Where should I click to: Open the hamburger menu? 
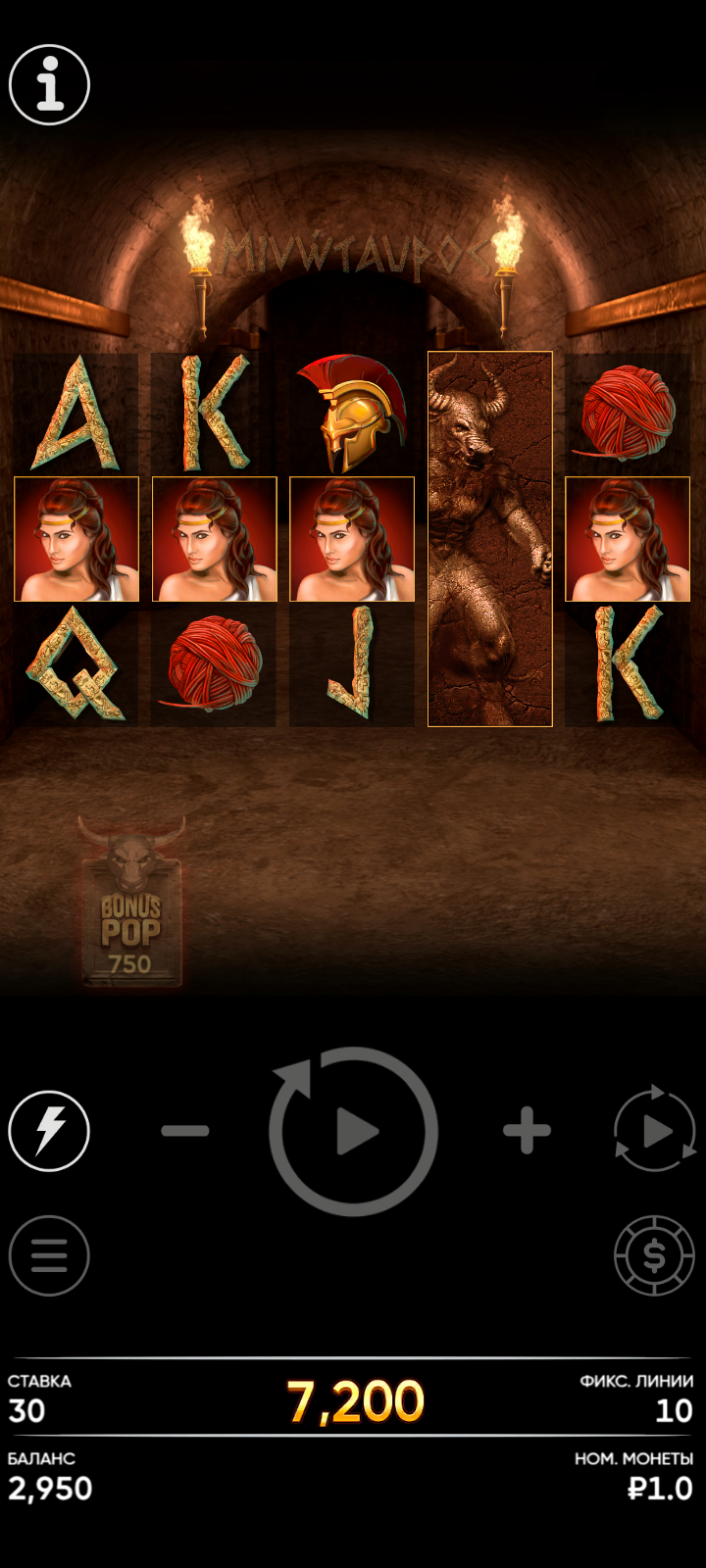pyautogui.click(x=49, y=1255)
